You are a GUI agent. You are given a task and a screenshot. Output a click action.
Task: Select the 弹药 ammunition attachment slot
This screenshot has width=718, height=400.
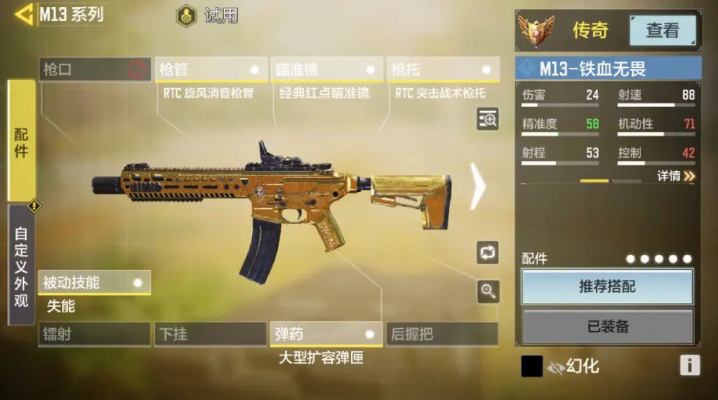[326, 334]
